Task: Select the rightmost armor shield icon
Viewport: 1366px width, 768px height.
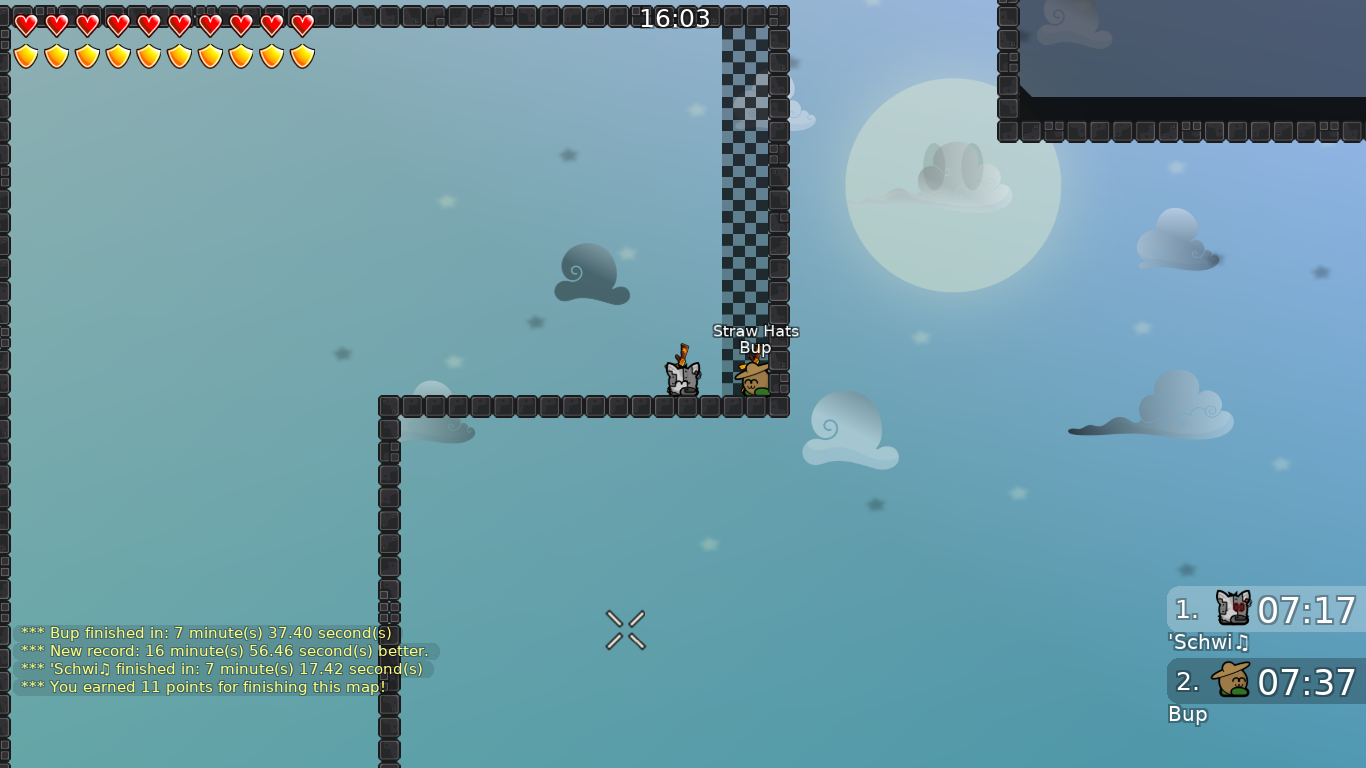Action: 302,55
